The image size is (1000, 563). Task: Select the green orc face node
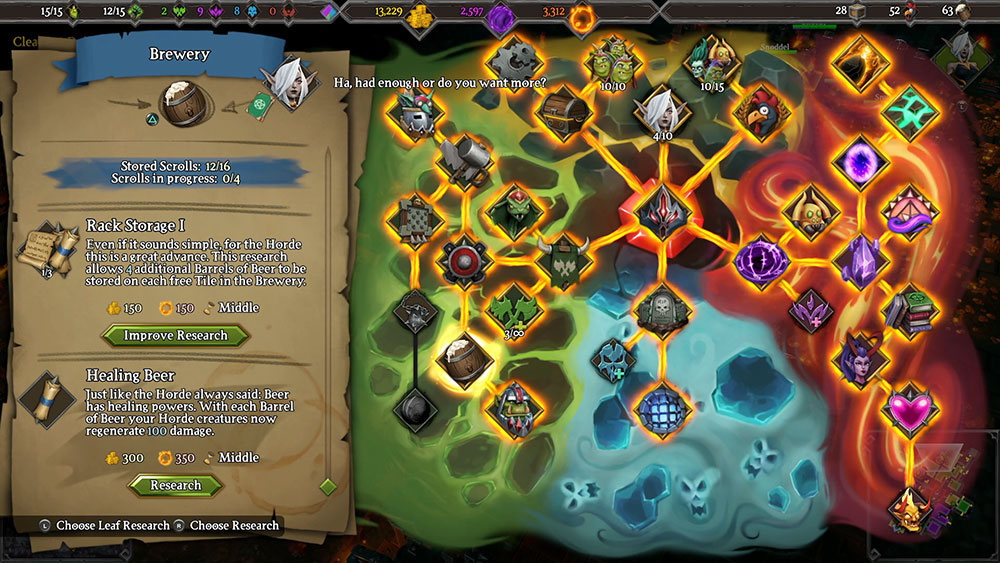pyautogui.click(x=513, y=212)
